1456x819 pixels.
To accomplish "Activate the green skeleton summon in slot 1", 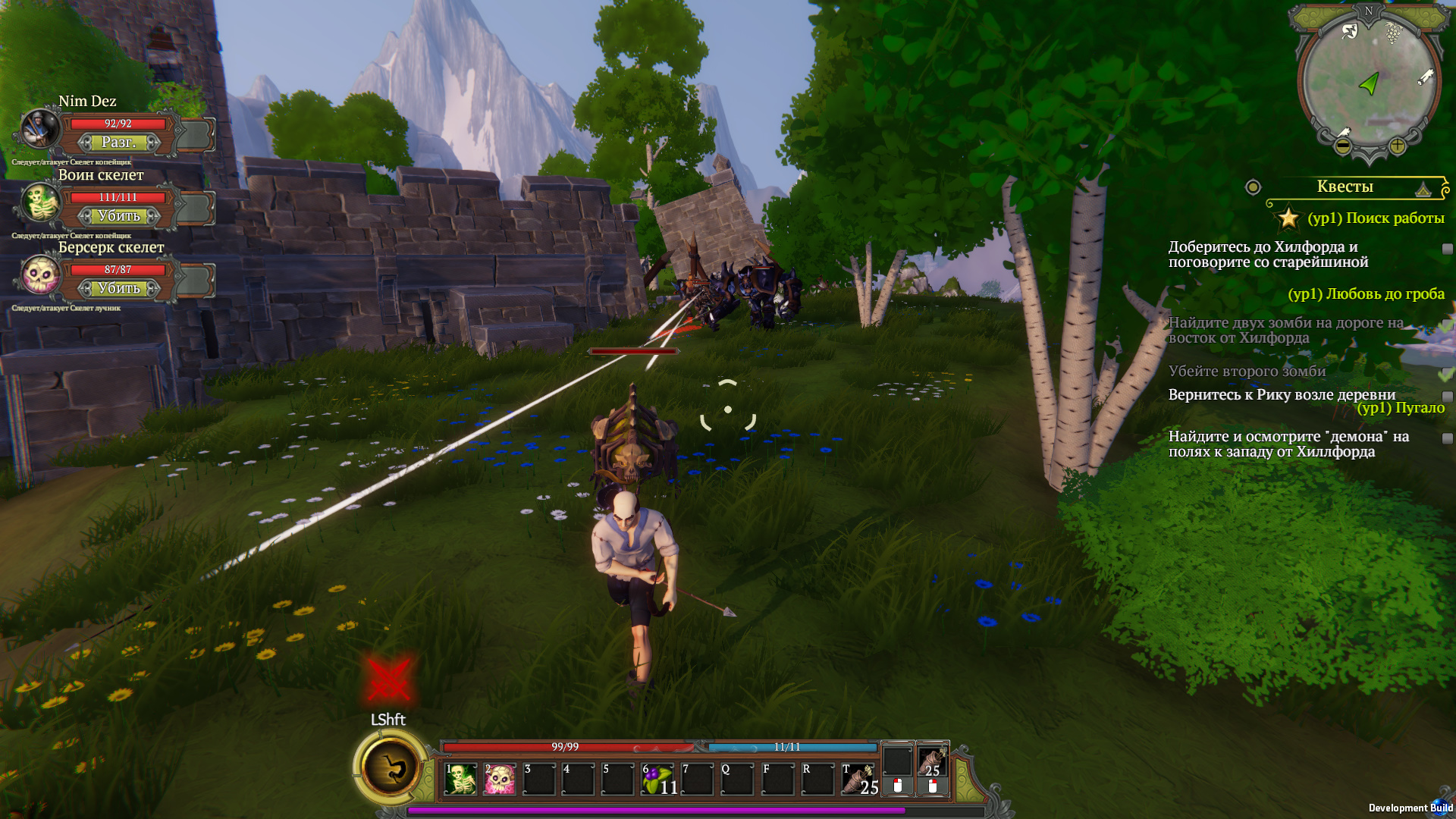I will point(460,779).
